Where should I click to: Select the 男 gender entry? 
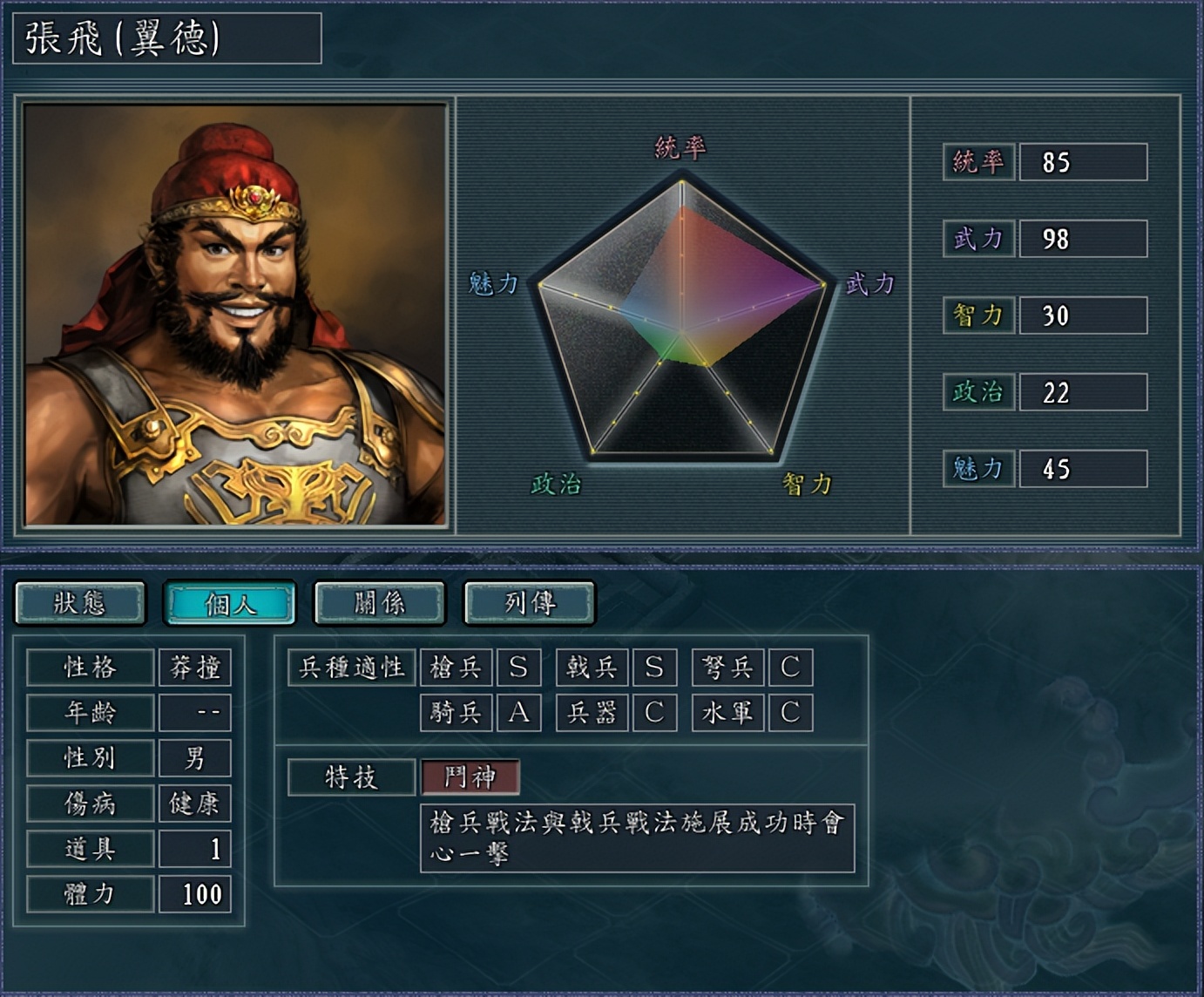click(195, 758)
